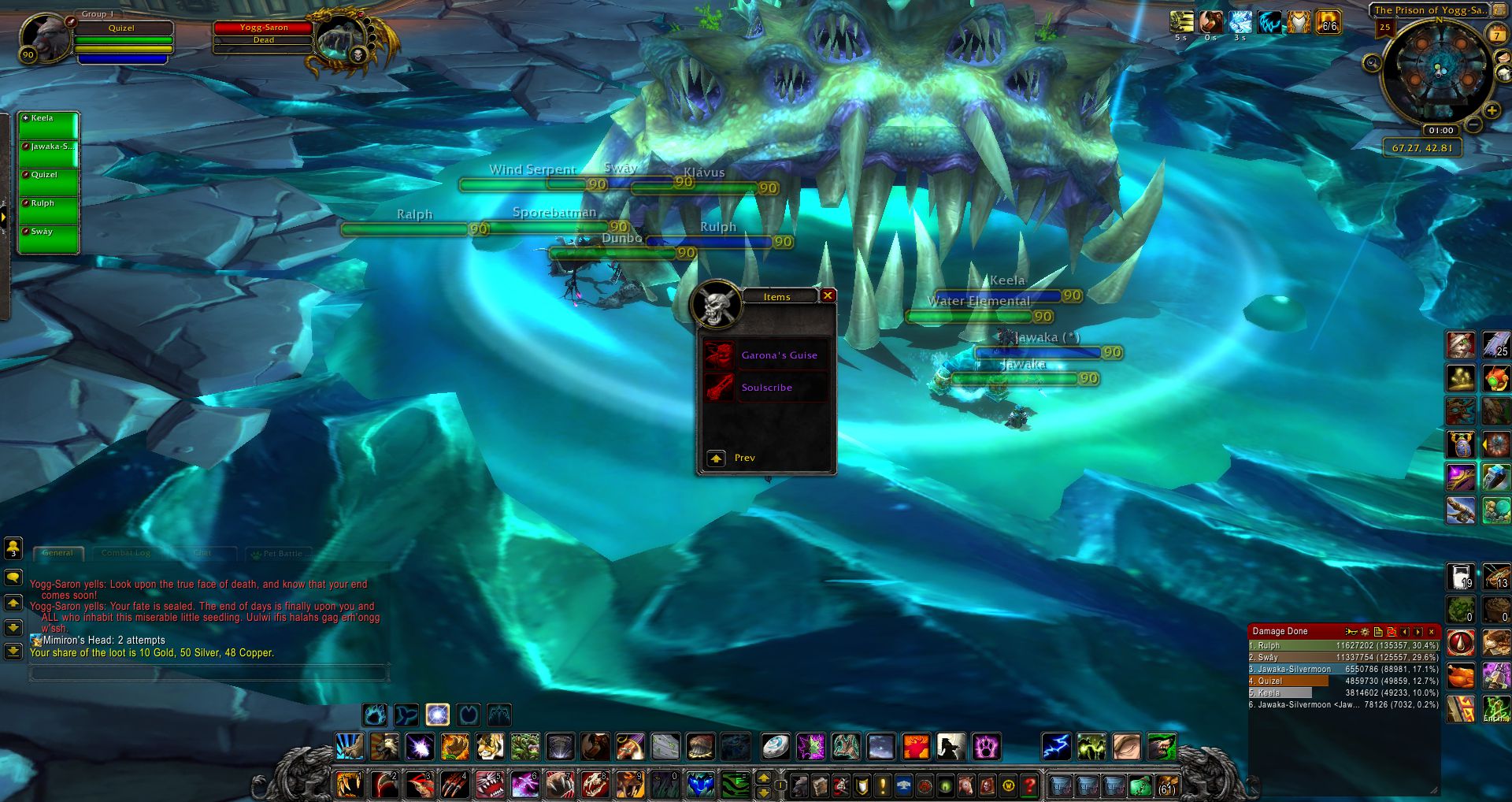This screenshot has height=802, width=1512.
Task: Click Quizel's player portrait
Action: (43, 36)
